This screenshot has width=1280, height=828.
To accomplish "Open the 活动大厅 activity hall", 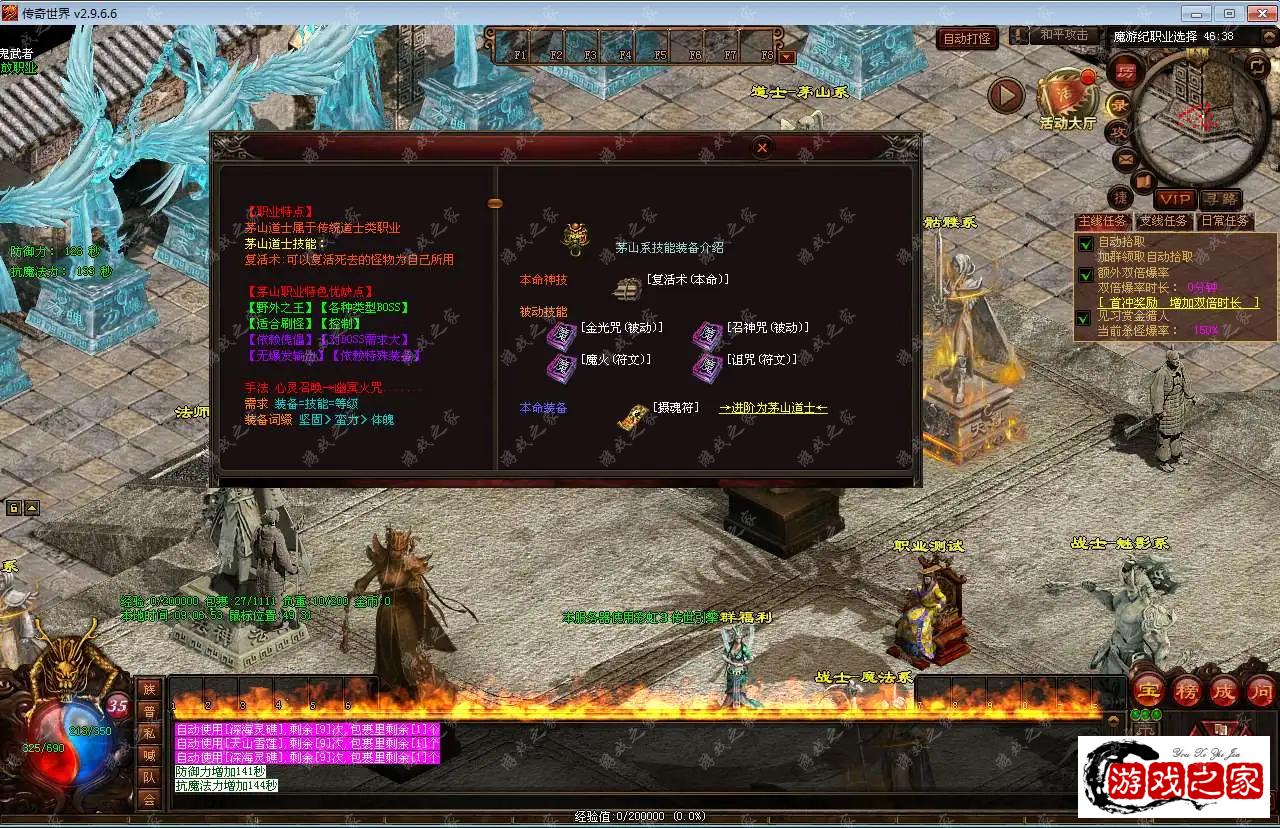I will pyautogui.click(x=1067, y=98).
